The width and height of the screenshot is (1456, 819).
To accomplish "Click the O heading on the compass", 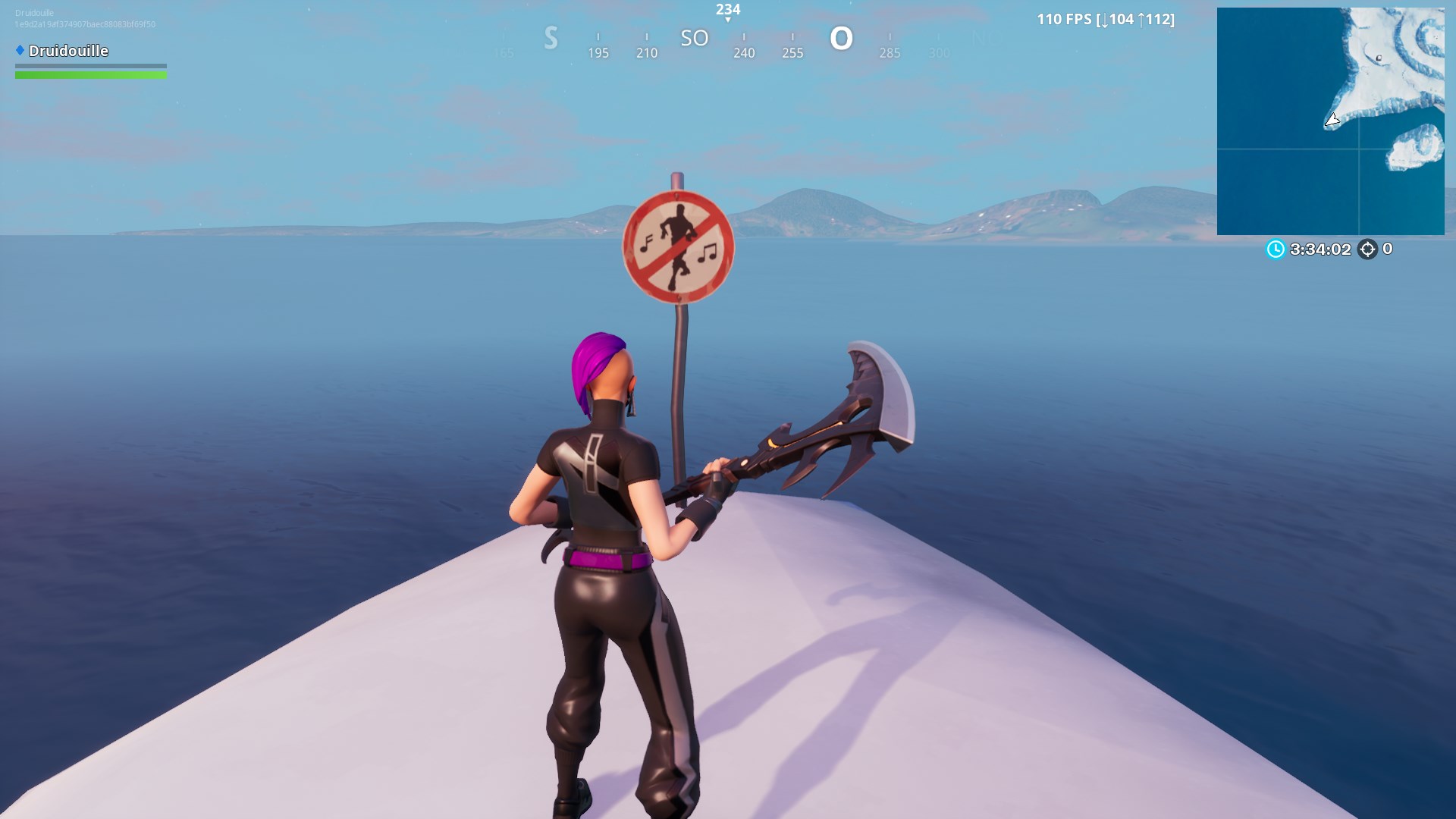I will 839,37.
